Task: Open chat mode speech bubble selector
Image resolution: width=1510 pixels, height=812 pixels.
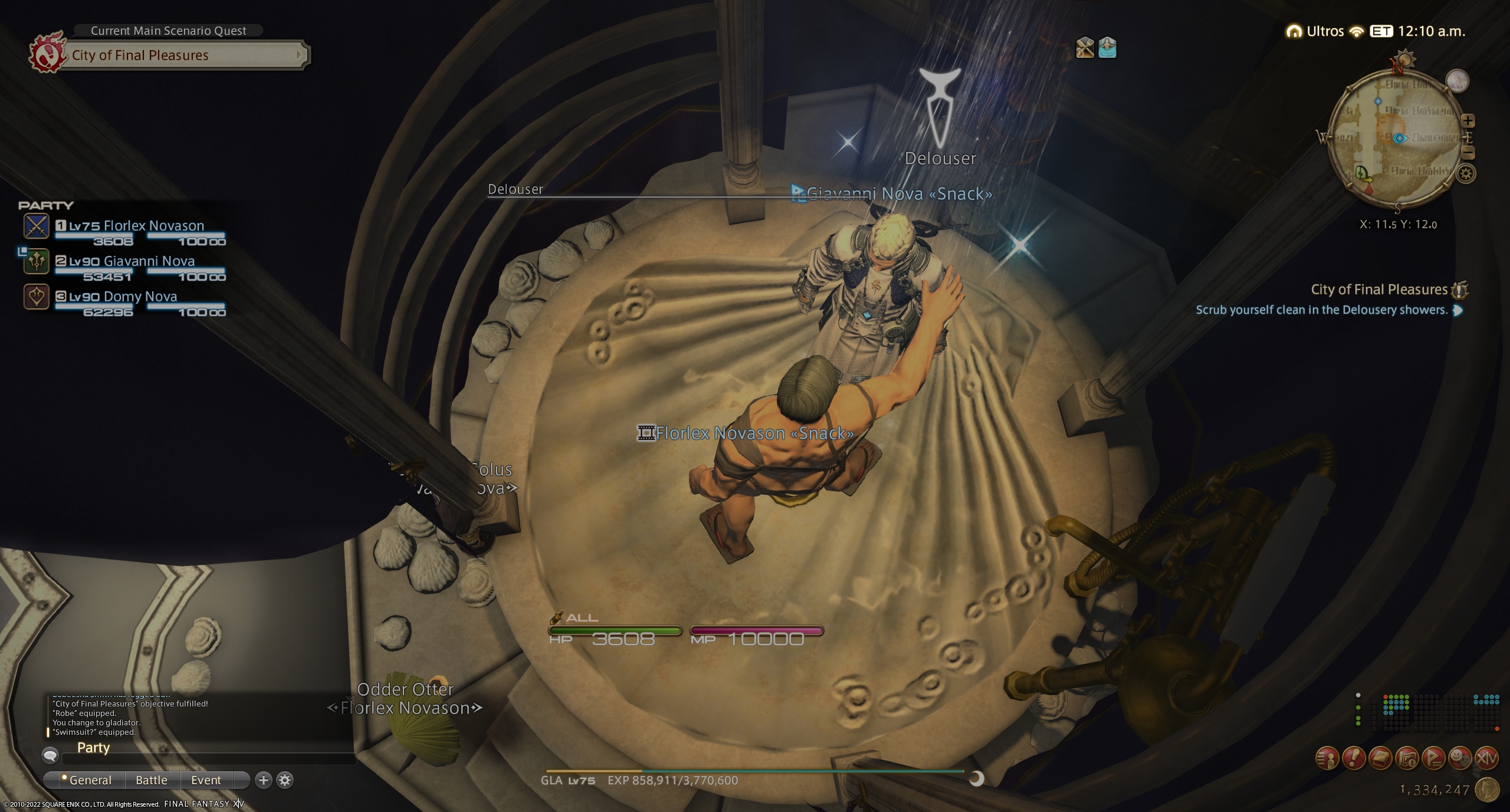Action: click(x=50, y=755)
